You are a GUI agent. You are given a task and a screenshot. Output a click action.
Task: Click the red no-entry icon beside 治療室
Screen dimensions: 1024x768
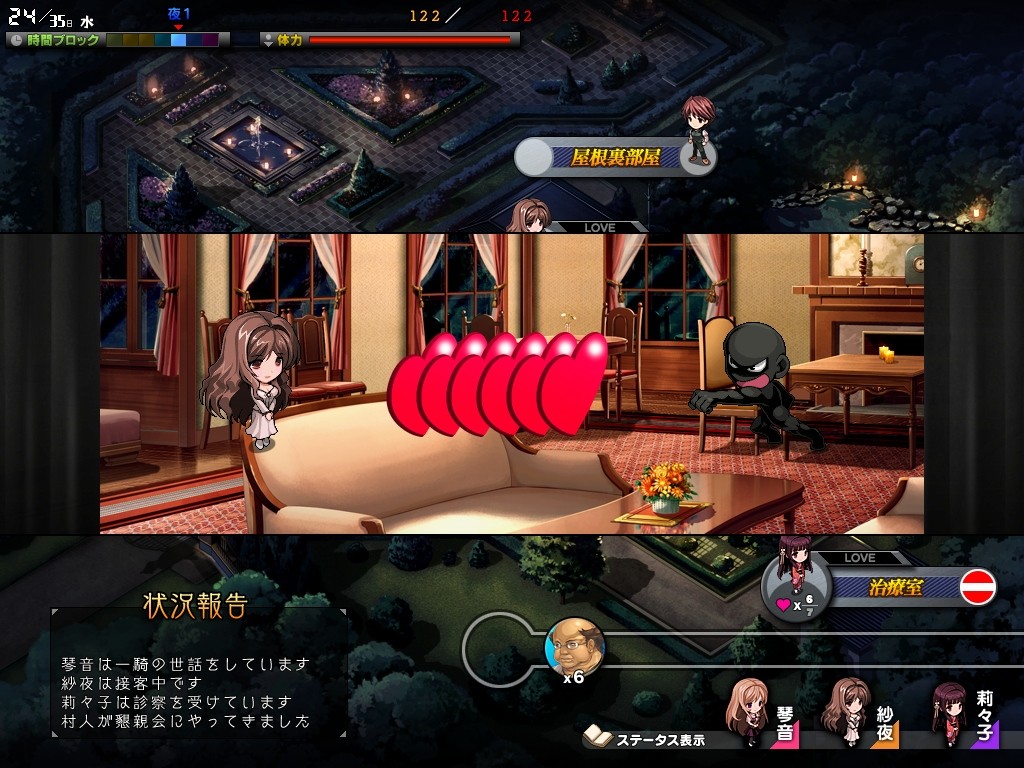[x=978, y=587]
